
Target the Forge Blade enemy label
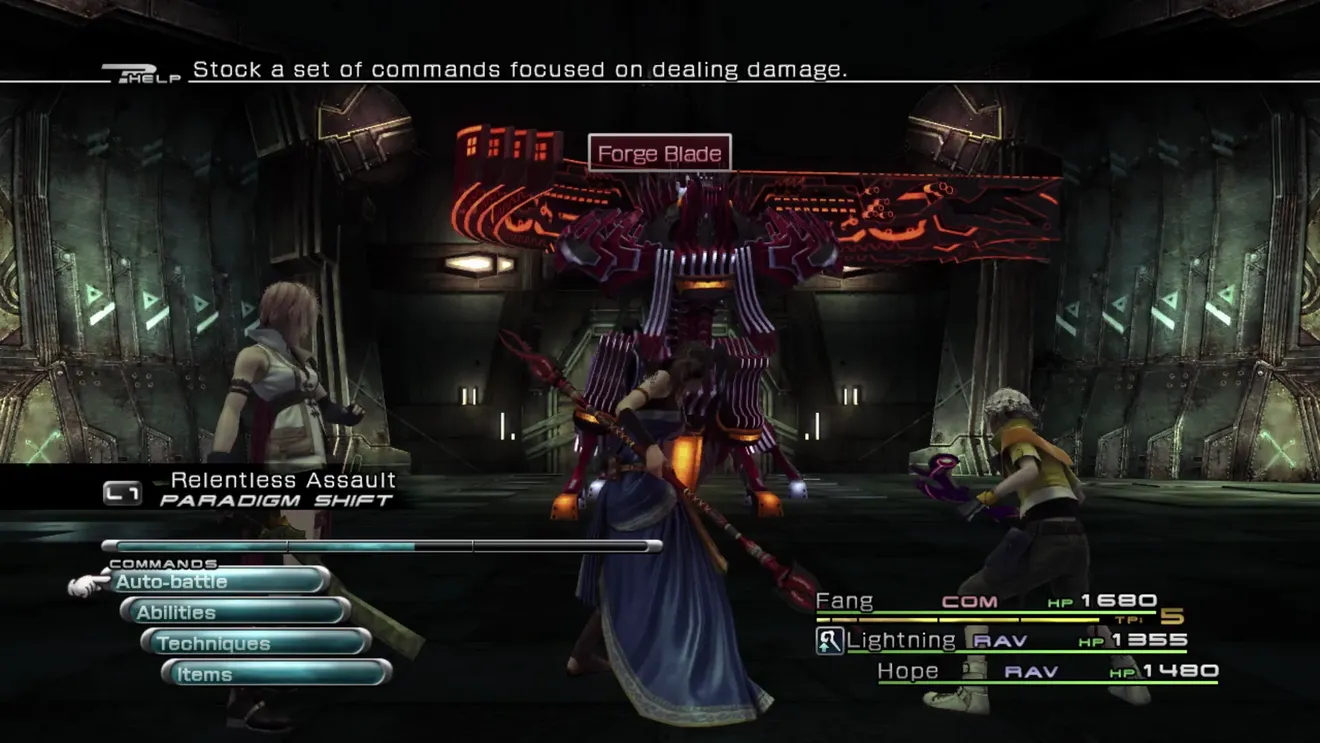coord(659,154)
